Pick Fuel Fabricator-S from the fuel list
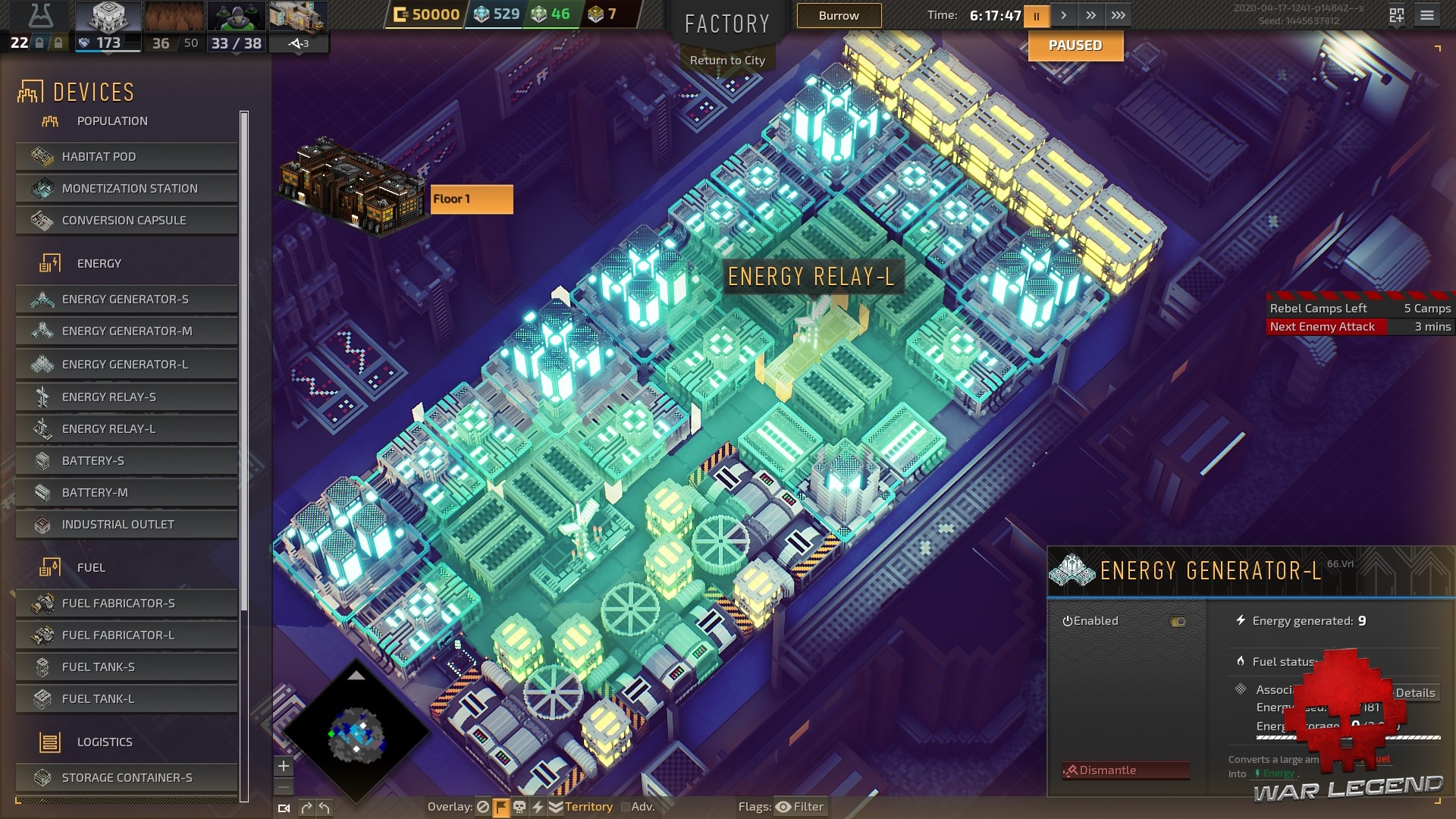The image size is (1456, 819). coord(127,604)
